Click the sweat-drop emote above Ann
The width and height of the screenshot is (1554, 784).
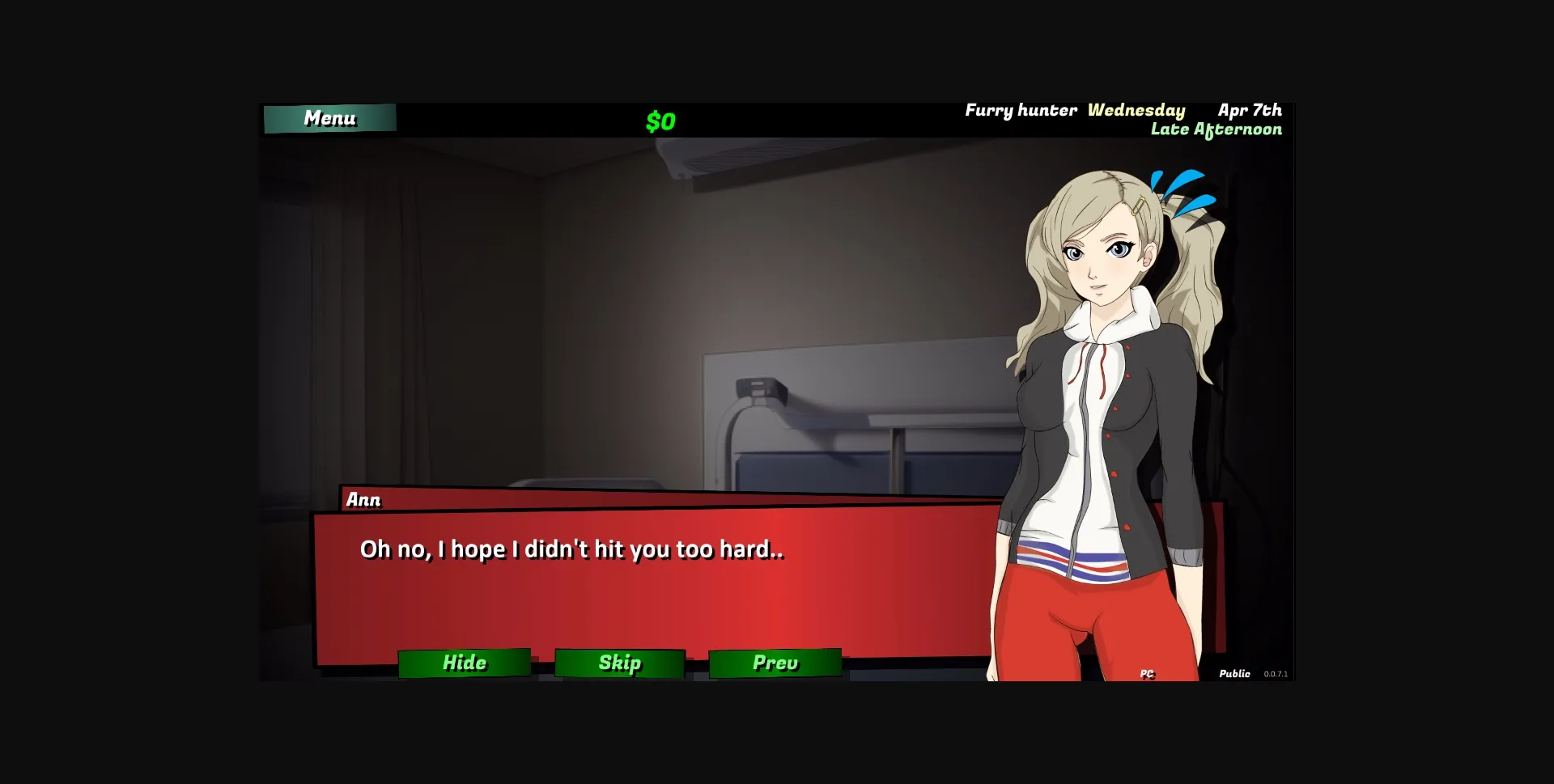(1182, 190)
